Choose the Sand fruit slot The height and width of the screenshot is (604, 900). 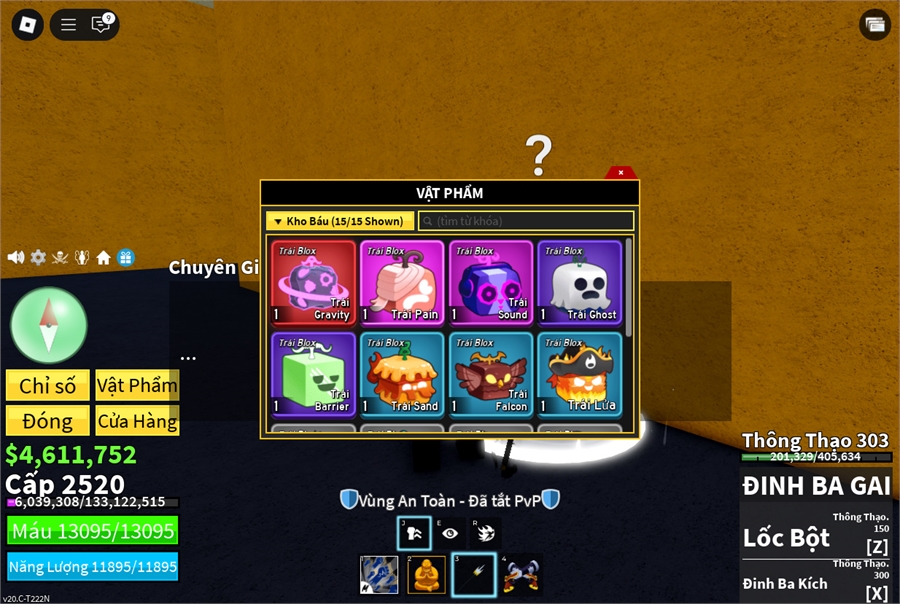(x=402, y=374)
